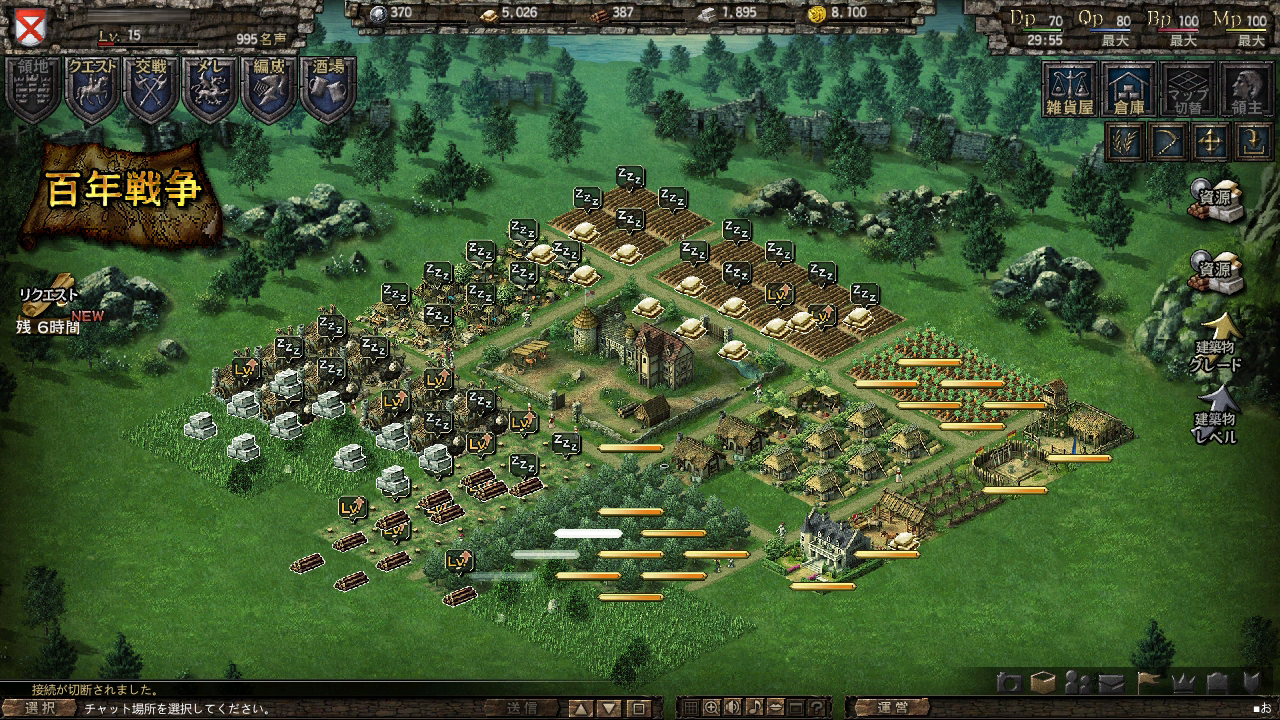Open the 編成 formation menu
Screen dimensions: 1280x720
tap(269, 88)
